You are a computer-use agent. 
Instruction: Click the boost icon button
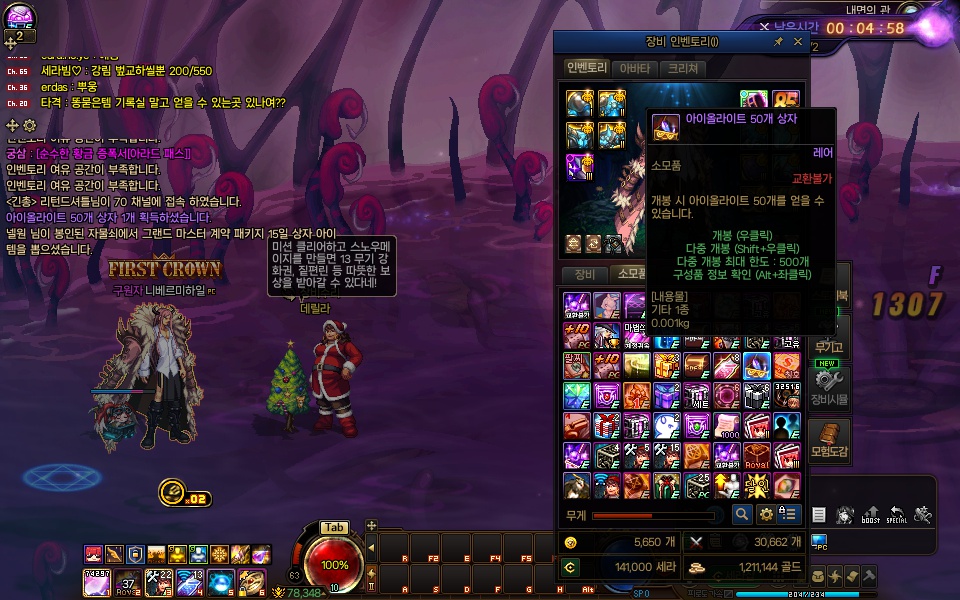pos(871,515)
